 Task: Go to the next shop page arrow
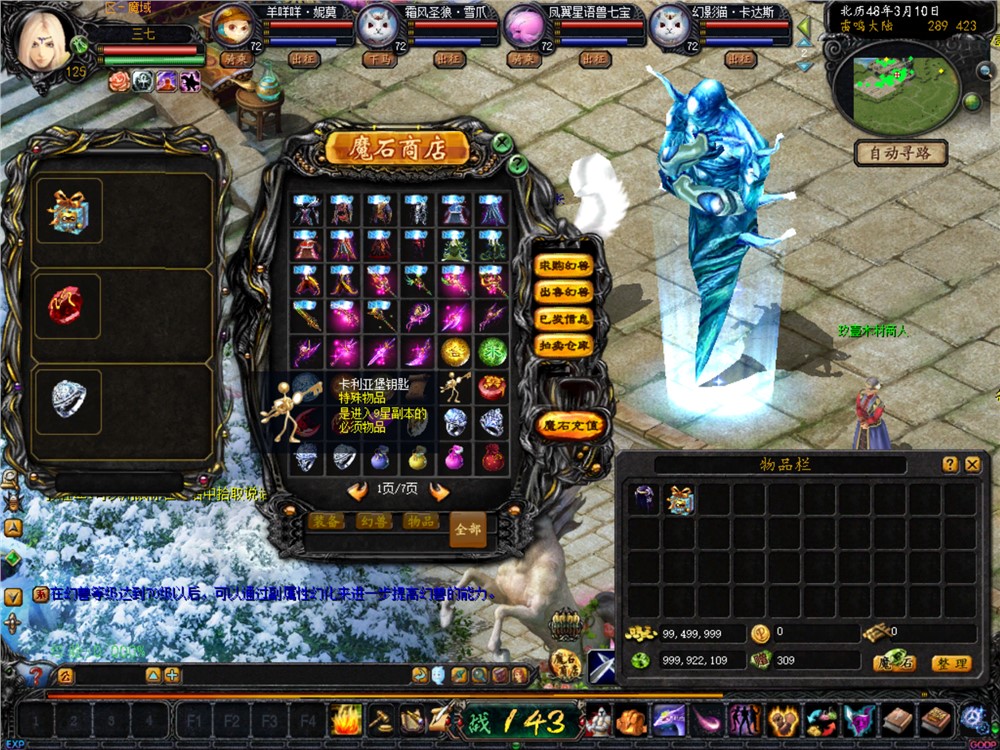coord(438,491)
